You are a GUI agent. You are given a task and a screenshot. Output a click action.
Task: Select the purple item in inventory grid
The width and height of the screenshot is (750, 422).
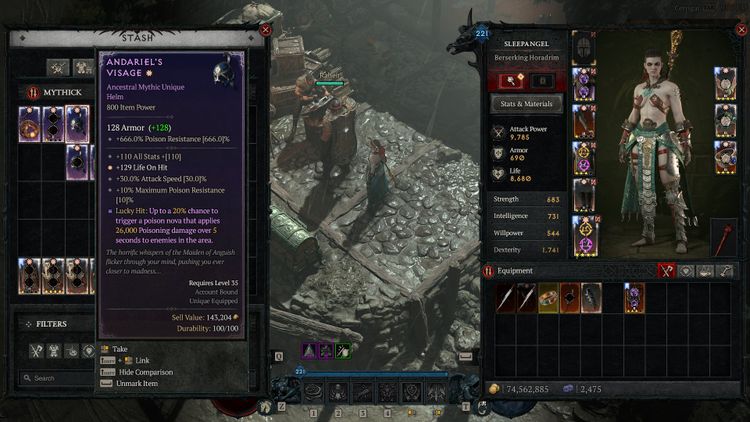coord(635,298)
